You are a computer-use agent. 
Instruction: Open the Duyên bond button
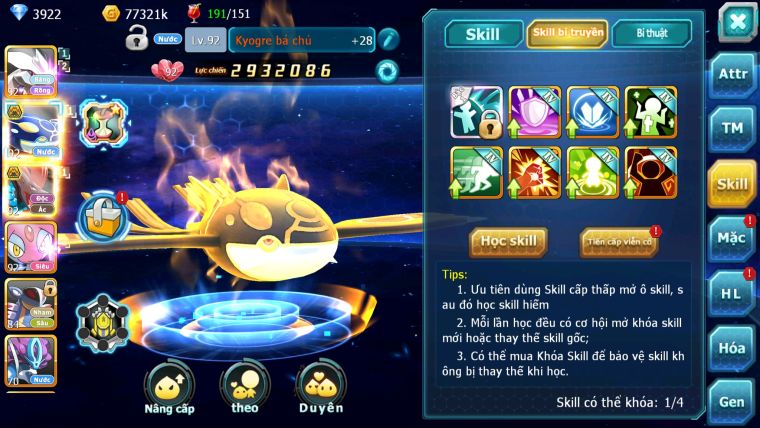pyautogui.click(x=321, y=389)
